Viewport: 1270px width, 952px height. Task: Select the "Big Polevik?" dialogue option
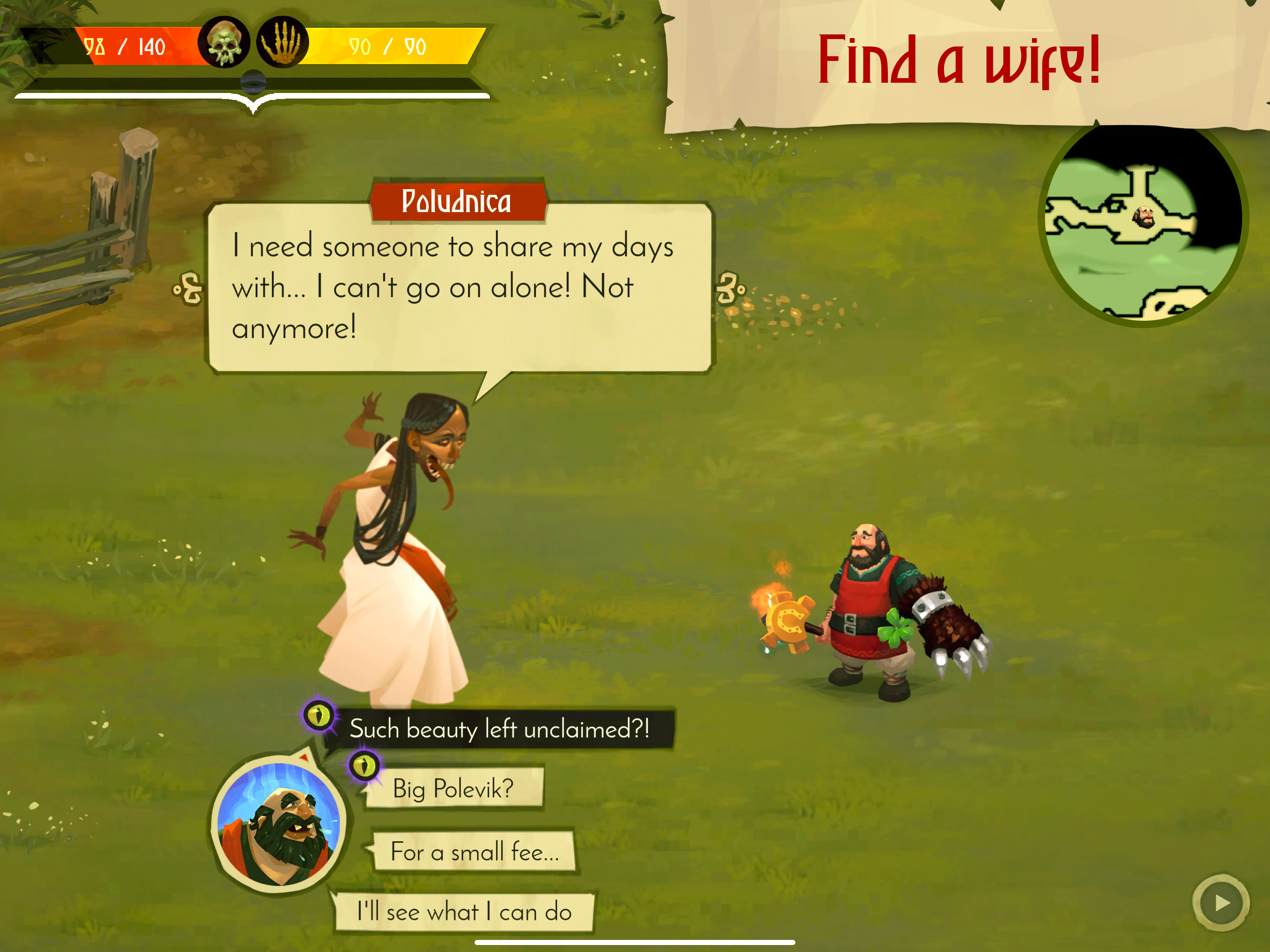tap(453, 789)
